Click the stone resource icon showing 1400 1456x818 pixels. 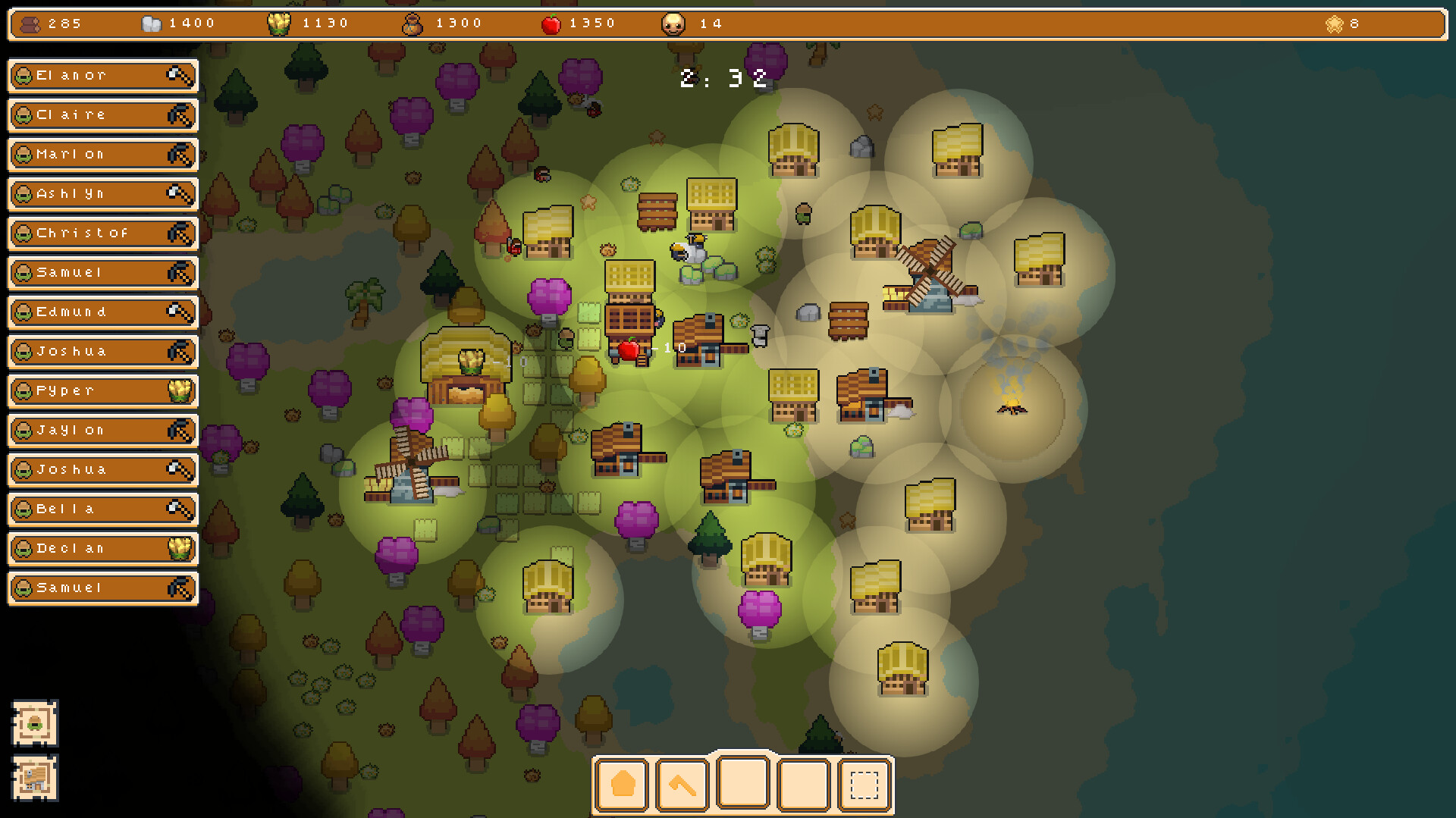tap(151, 23)
